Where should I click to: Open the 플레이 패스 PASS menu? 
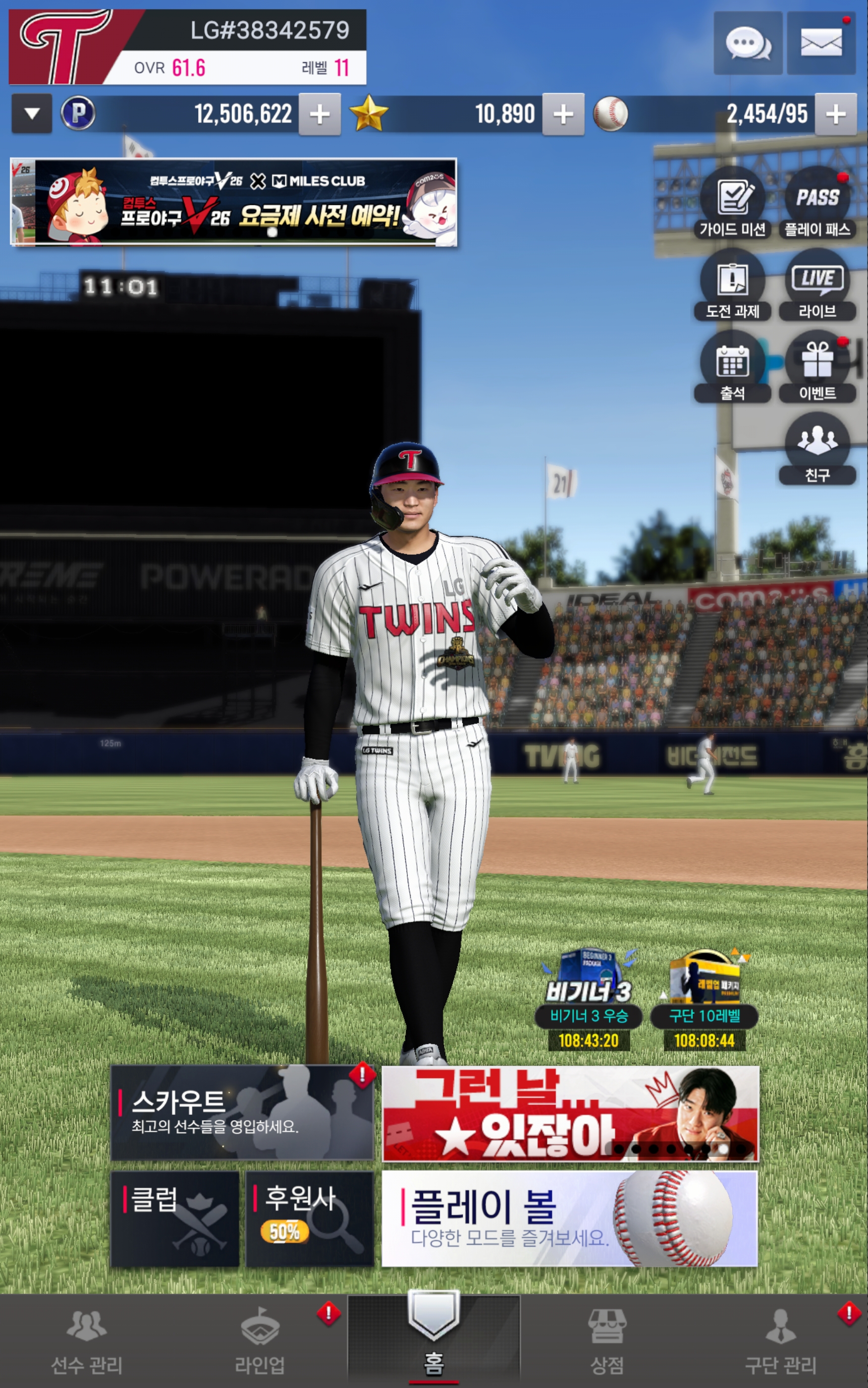(817, 203)
